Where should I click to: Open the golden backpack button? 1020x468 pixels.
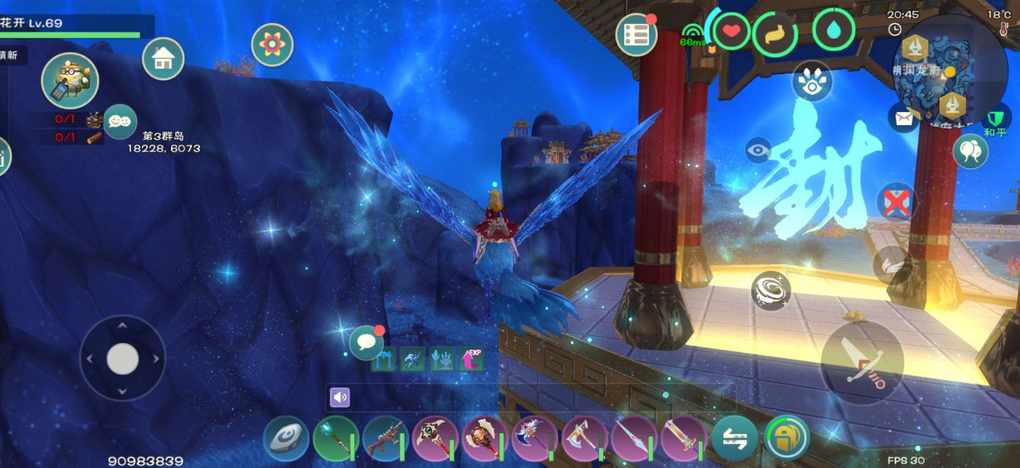(787, 438)
